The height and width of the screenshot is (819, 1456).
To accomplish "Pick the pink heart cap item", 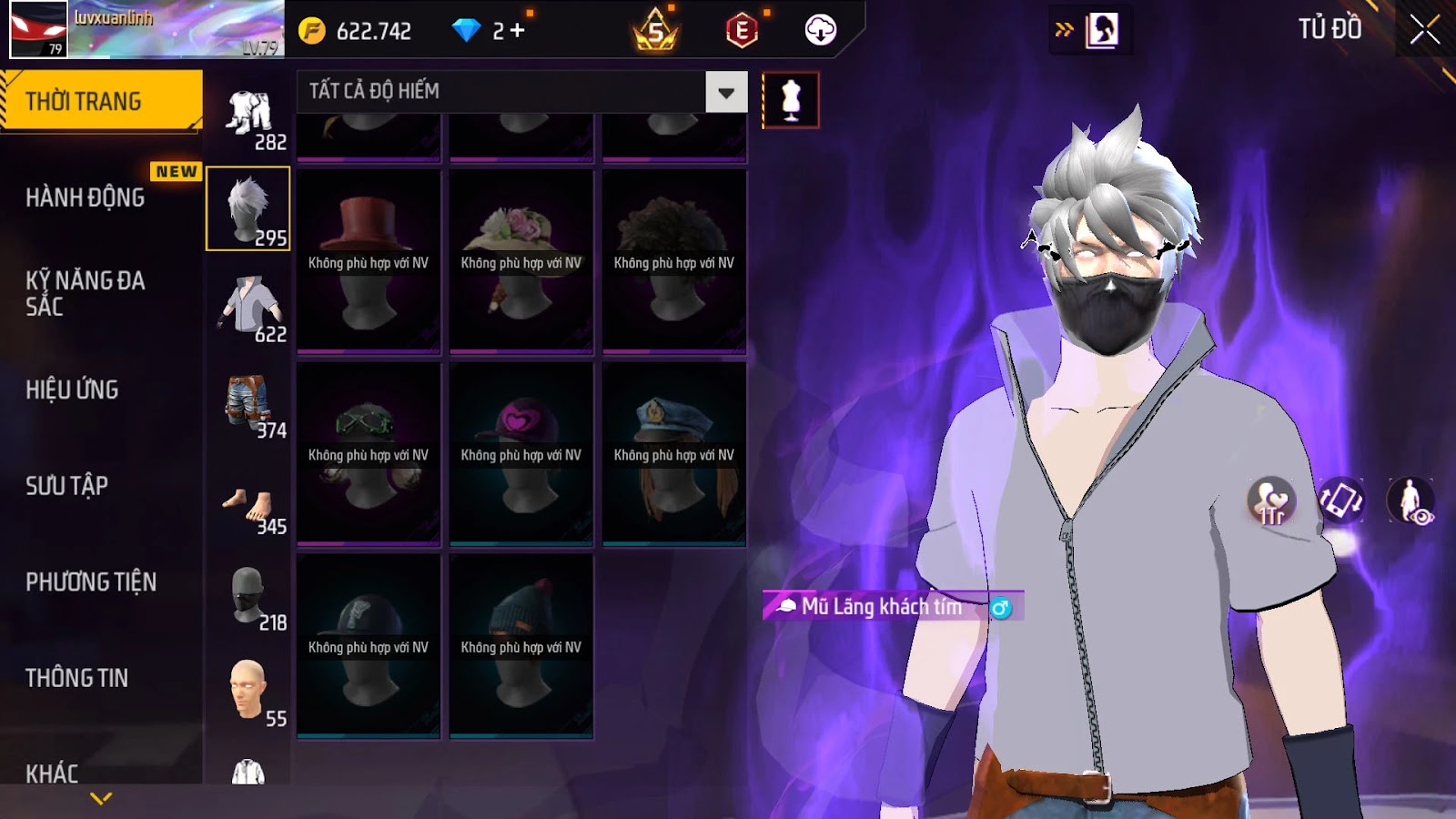I will (521, 453).
